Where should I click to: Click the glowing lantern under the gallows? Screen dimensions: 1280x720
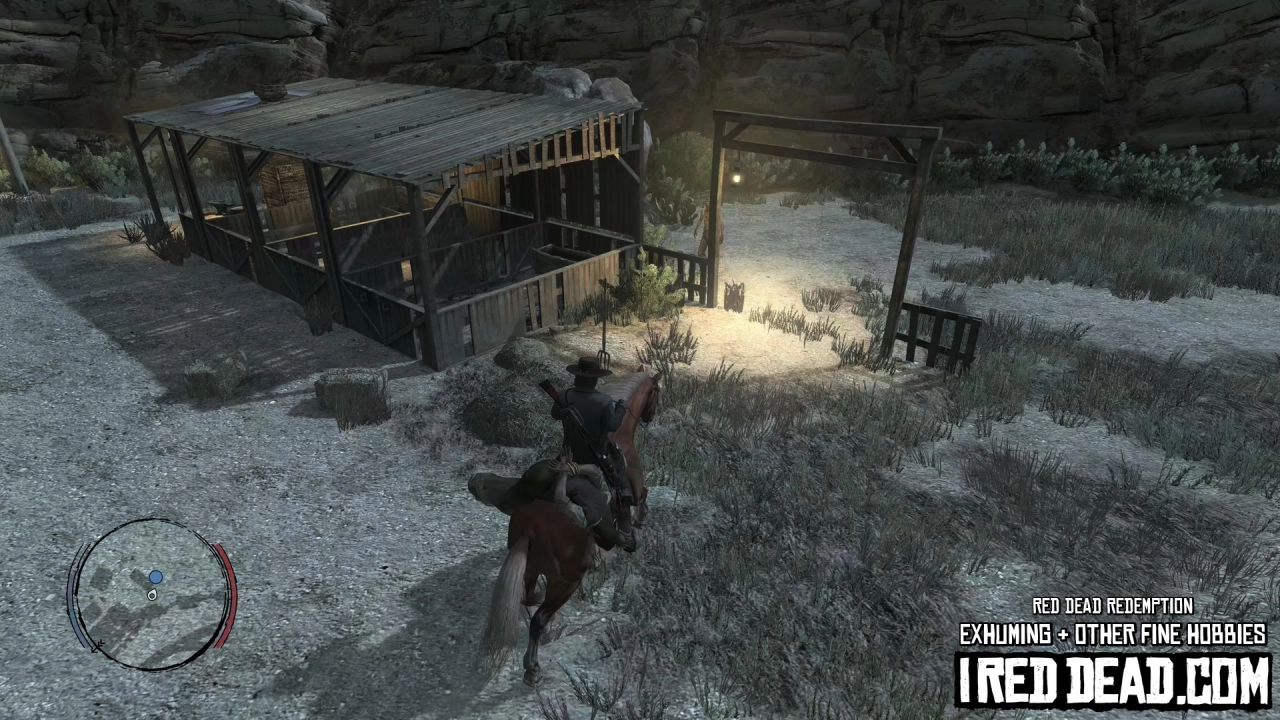[x=737, y=178]
